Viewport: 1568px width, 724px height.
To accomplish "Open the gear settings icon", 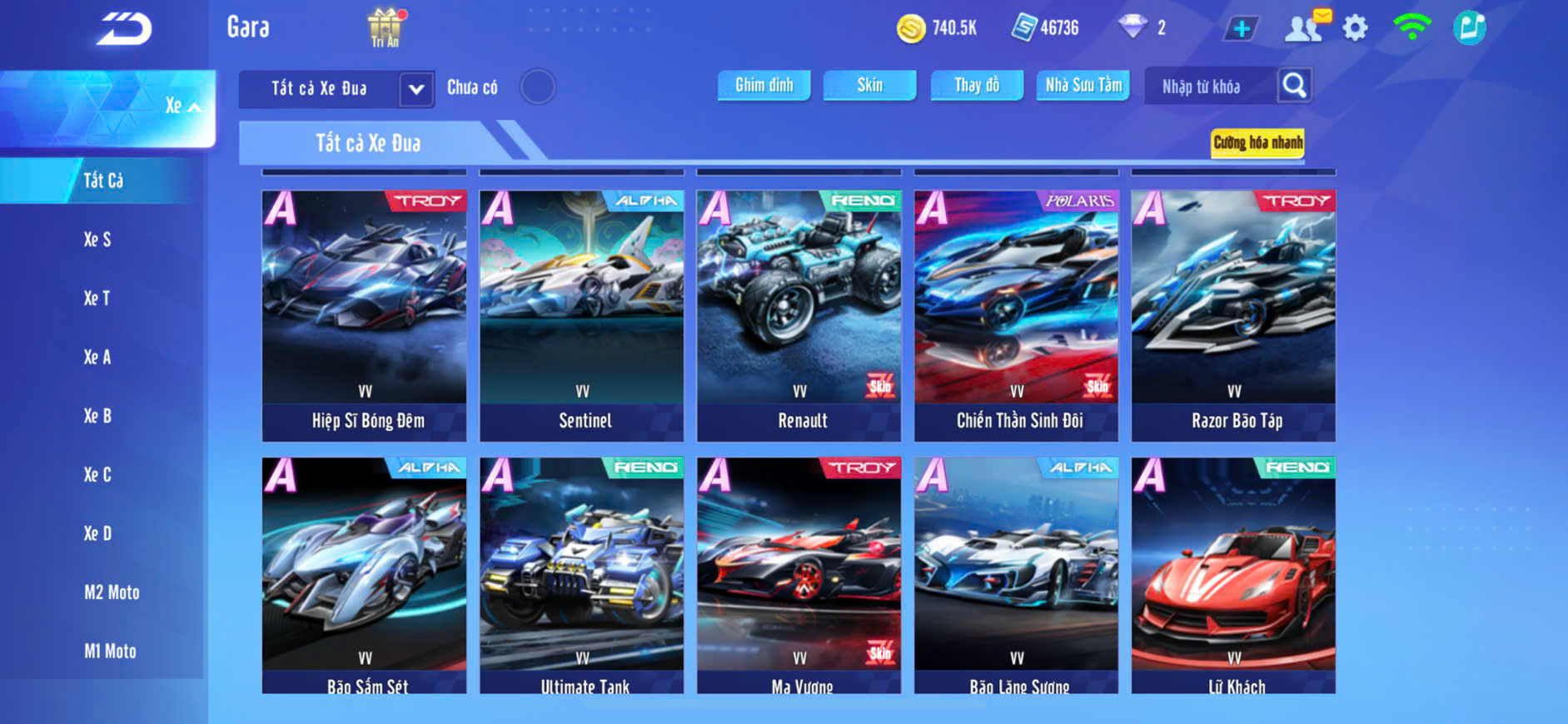I will (1355, 28).
